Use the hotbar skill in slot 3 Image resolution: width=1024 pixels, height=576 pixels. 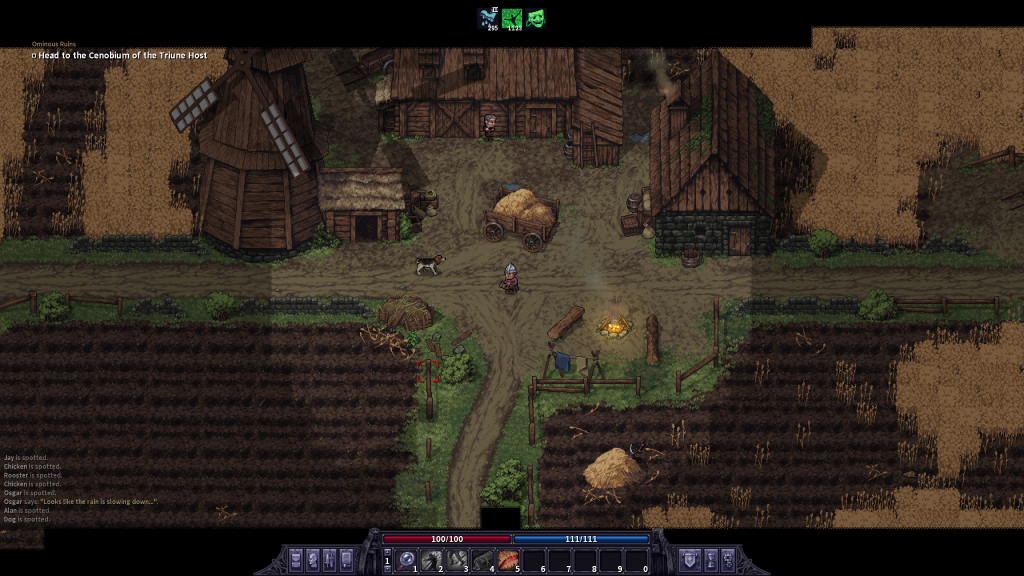tap(458, 559)
